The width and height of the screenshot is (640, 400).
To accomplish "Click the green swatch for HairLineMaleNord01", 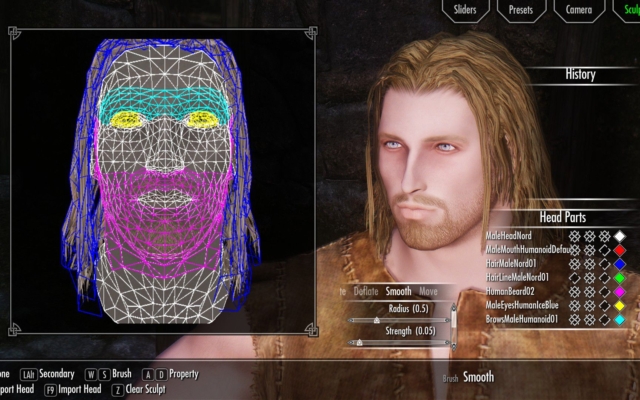I will click(x=620, y=277).
